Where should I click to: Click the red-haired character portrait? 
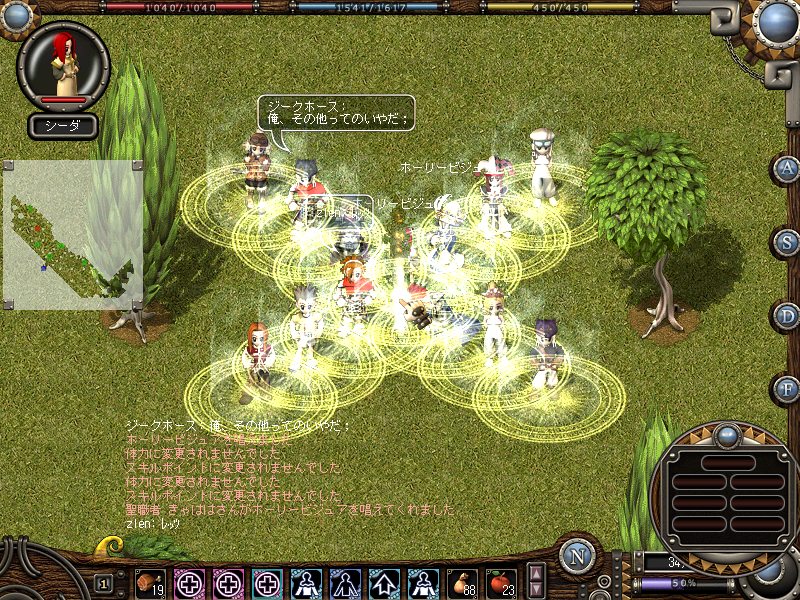62,62
